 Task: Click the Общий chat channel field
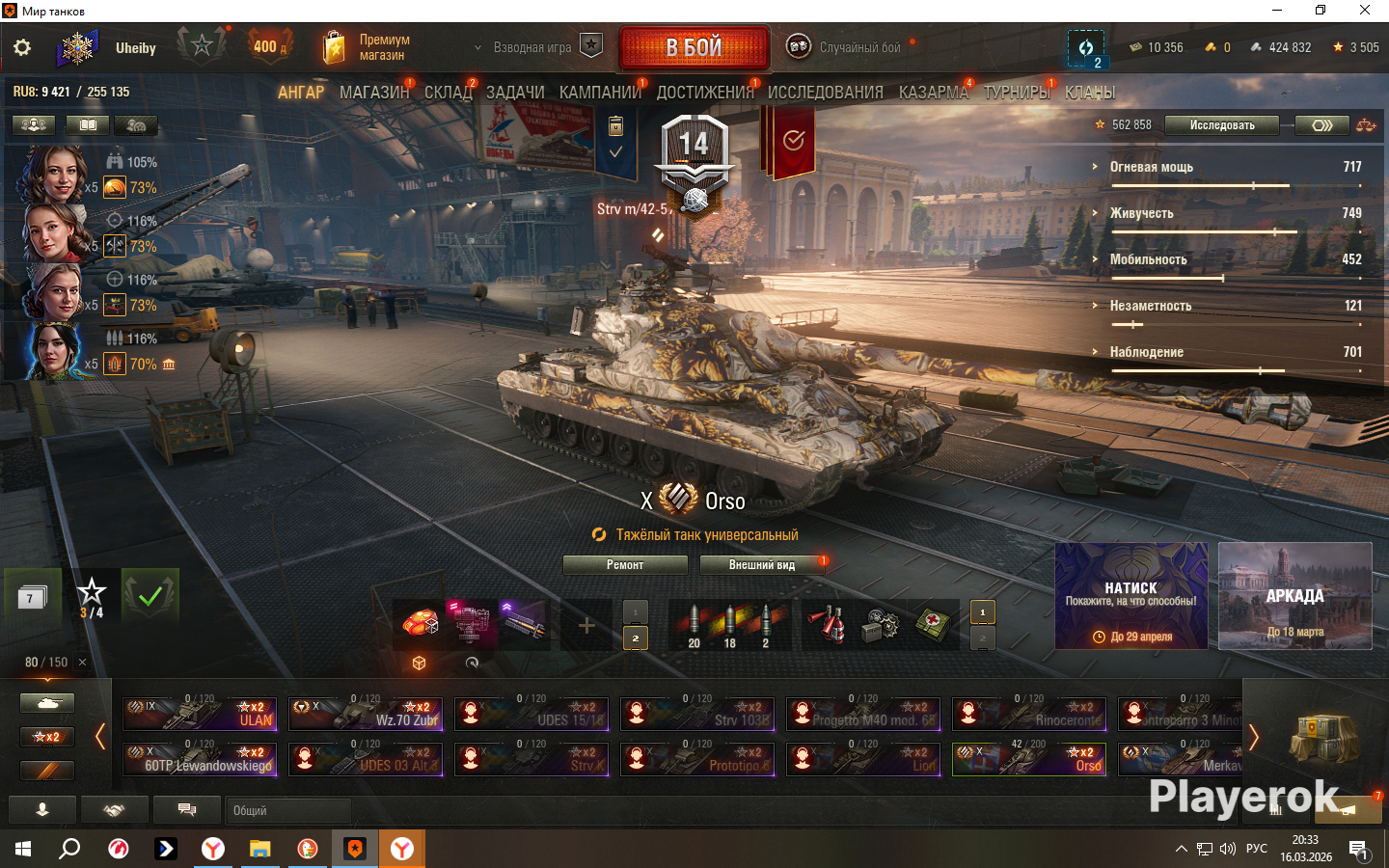pos(287,810)
